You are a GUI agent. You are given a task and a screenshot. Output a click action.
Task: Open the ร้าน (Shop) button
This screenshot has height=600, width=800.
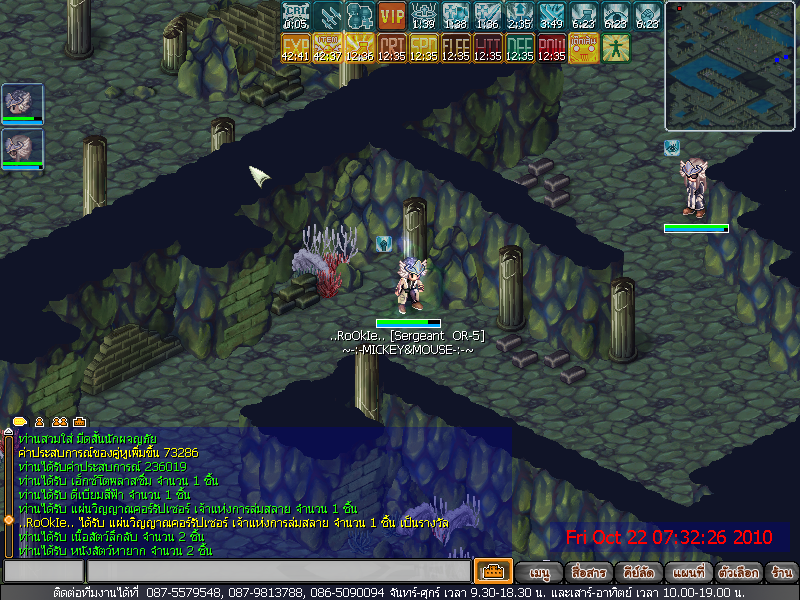(x=781, y=573)
